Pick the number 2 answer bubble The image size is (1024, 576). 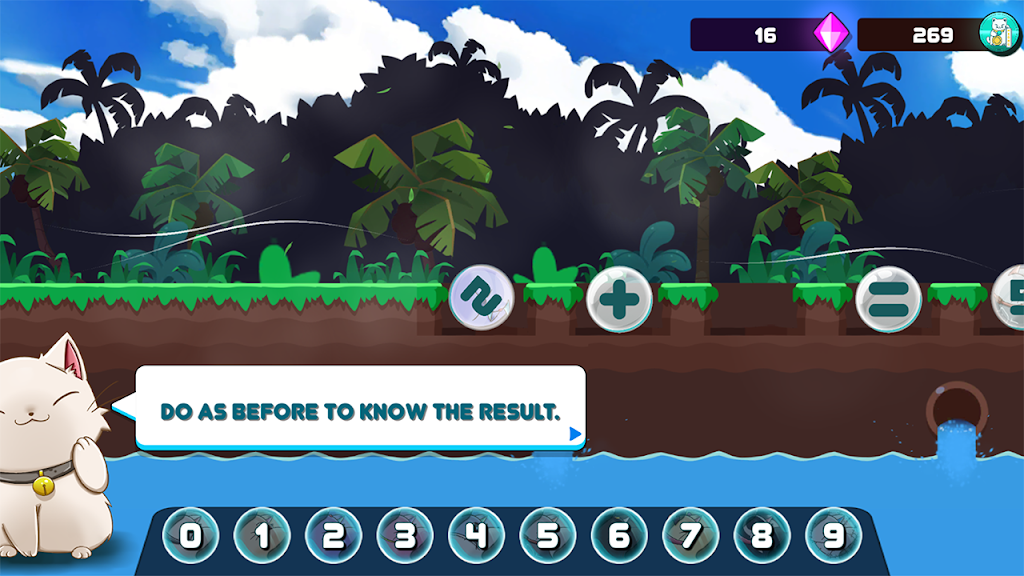click(334, 537)
